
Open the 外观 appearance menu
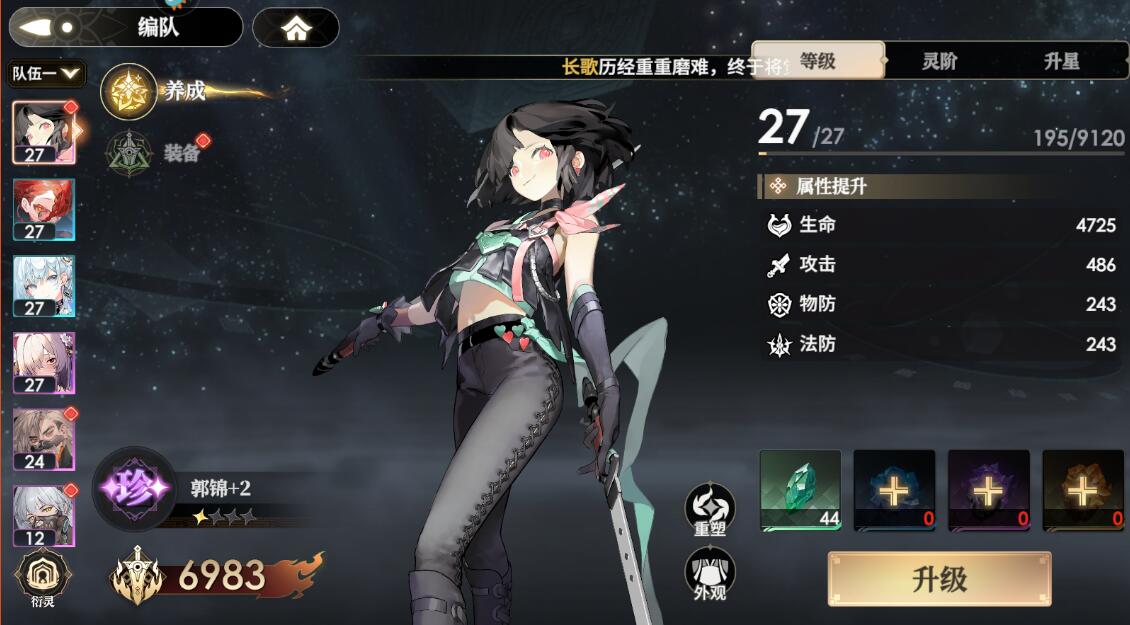(710, 574)
